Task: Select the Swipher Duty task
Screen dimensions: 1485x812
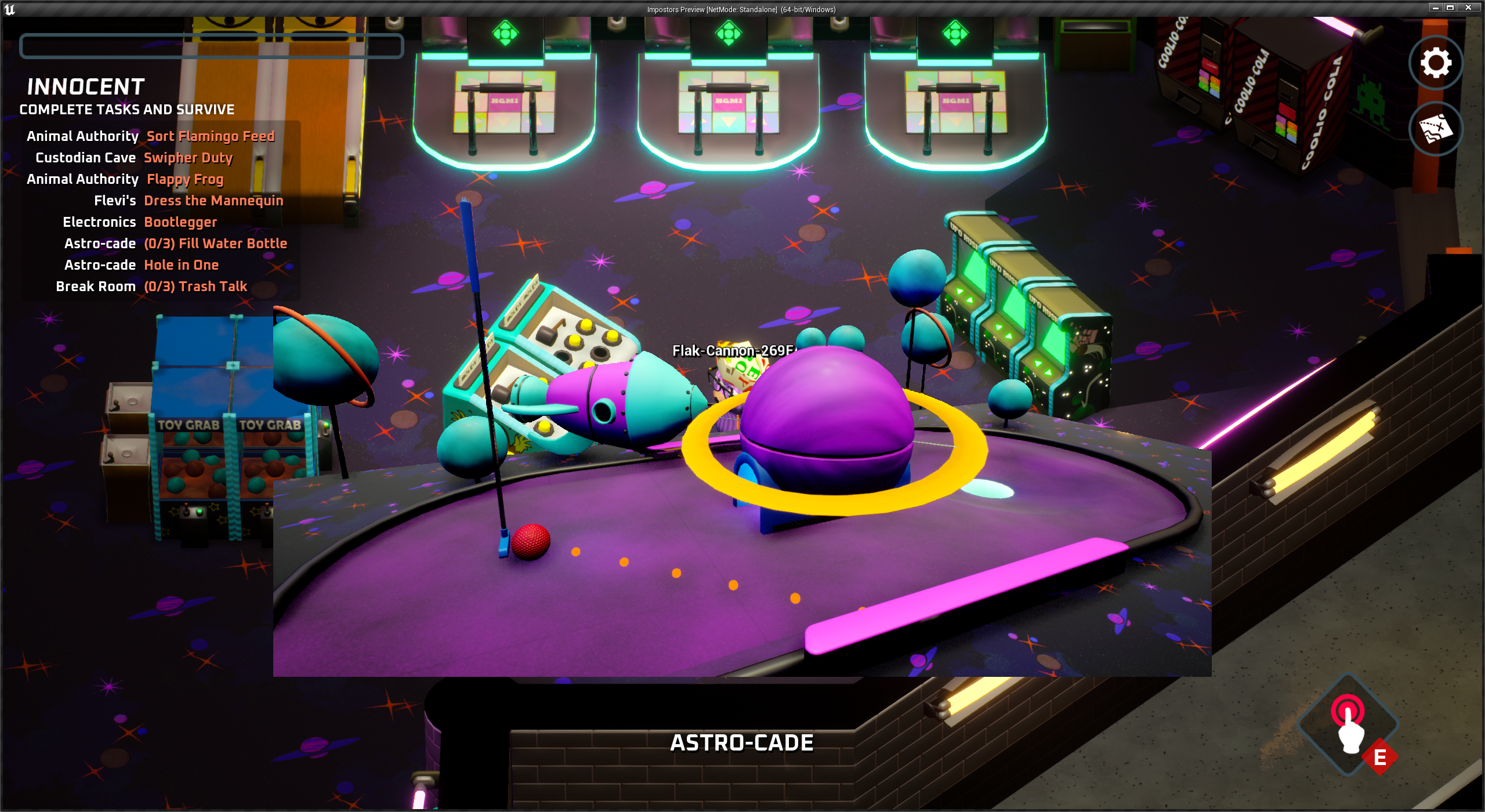Action: tap(188, 157)
